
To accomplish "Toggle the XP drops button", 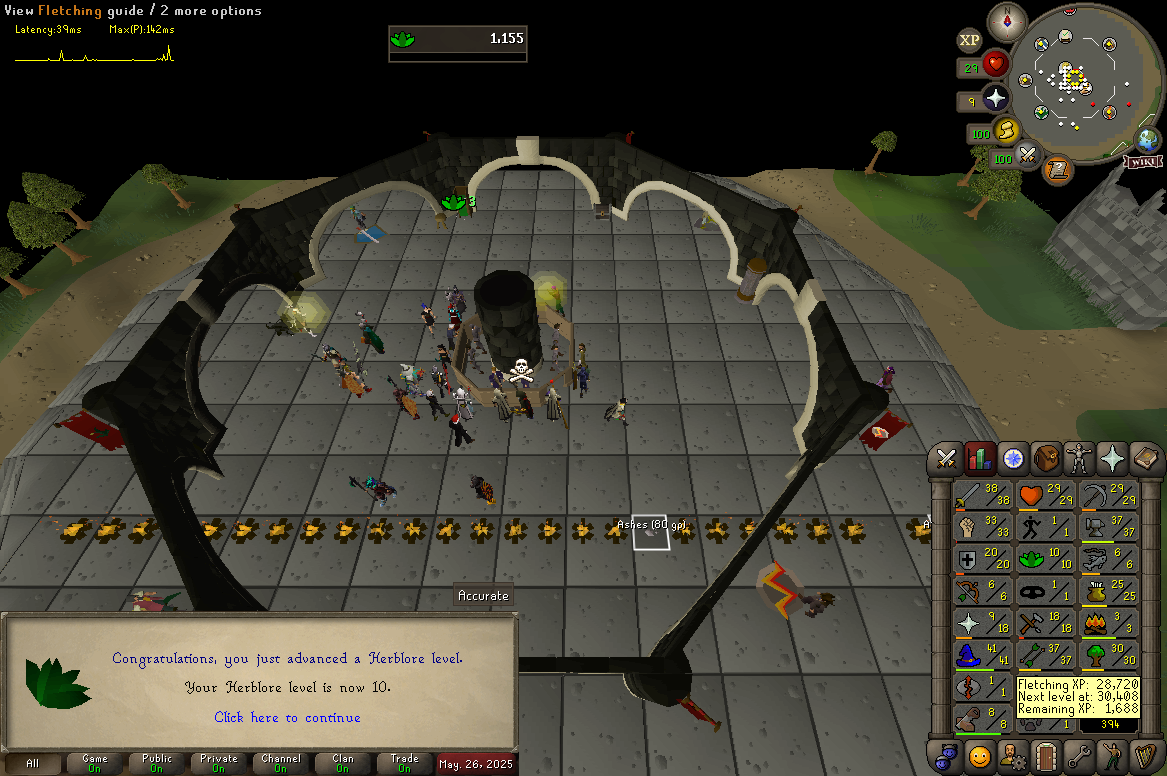I will pyautogui.click(x=969, y=40).
